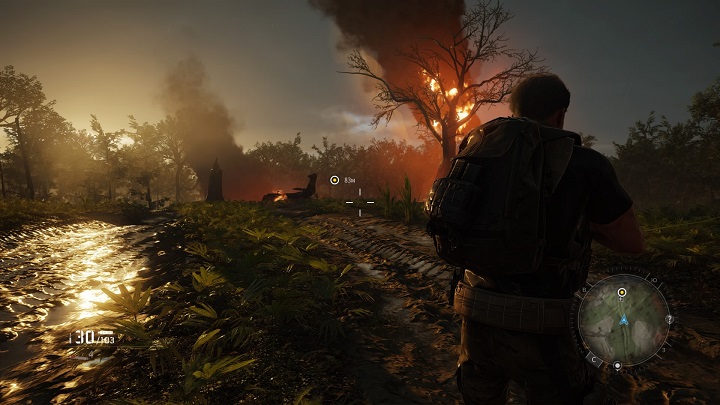720x405 pixels.
Task: Click the question mark icon on the minimap
Action: 668,320
